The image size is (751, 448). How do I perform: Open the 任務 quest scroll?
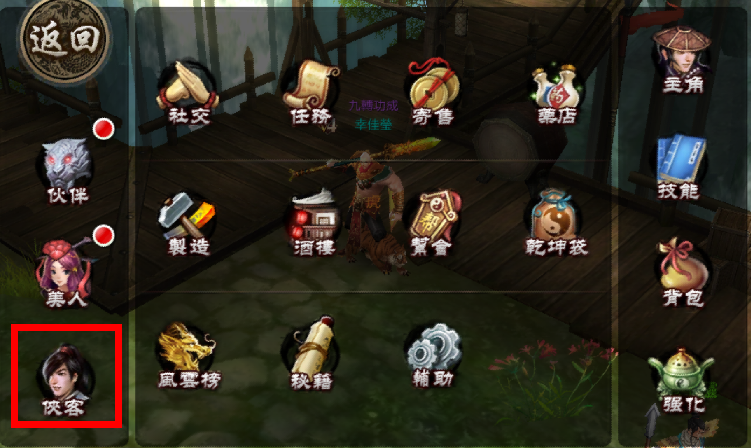pyautogui.click(x=309, y=89)
